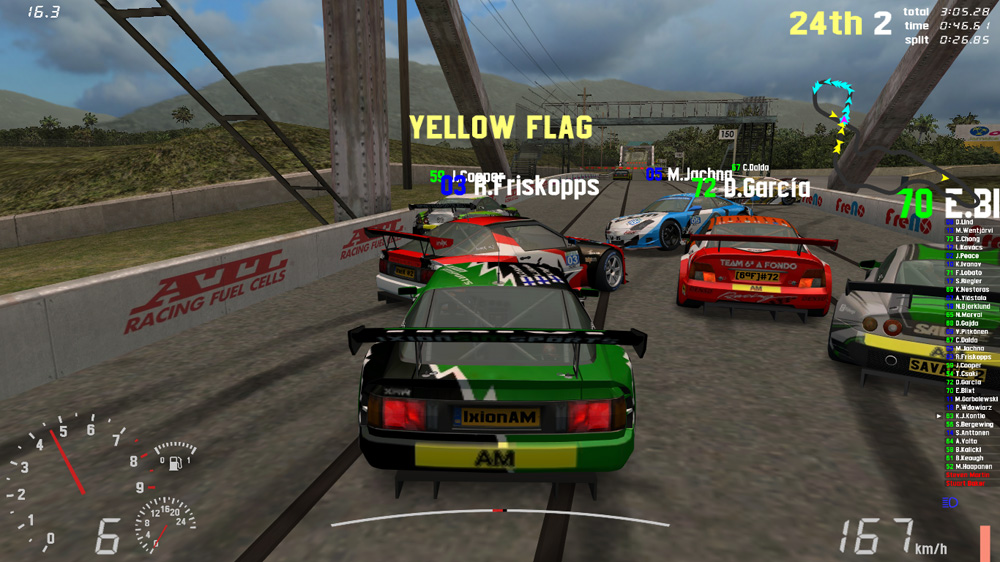Select A.Volta in the driver list
Screen dimensions: 1000x562
point(966,441)
